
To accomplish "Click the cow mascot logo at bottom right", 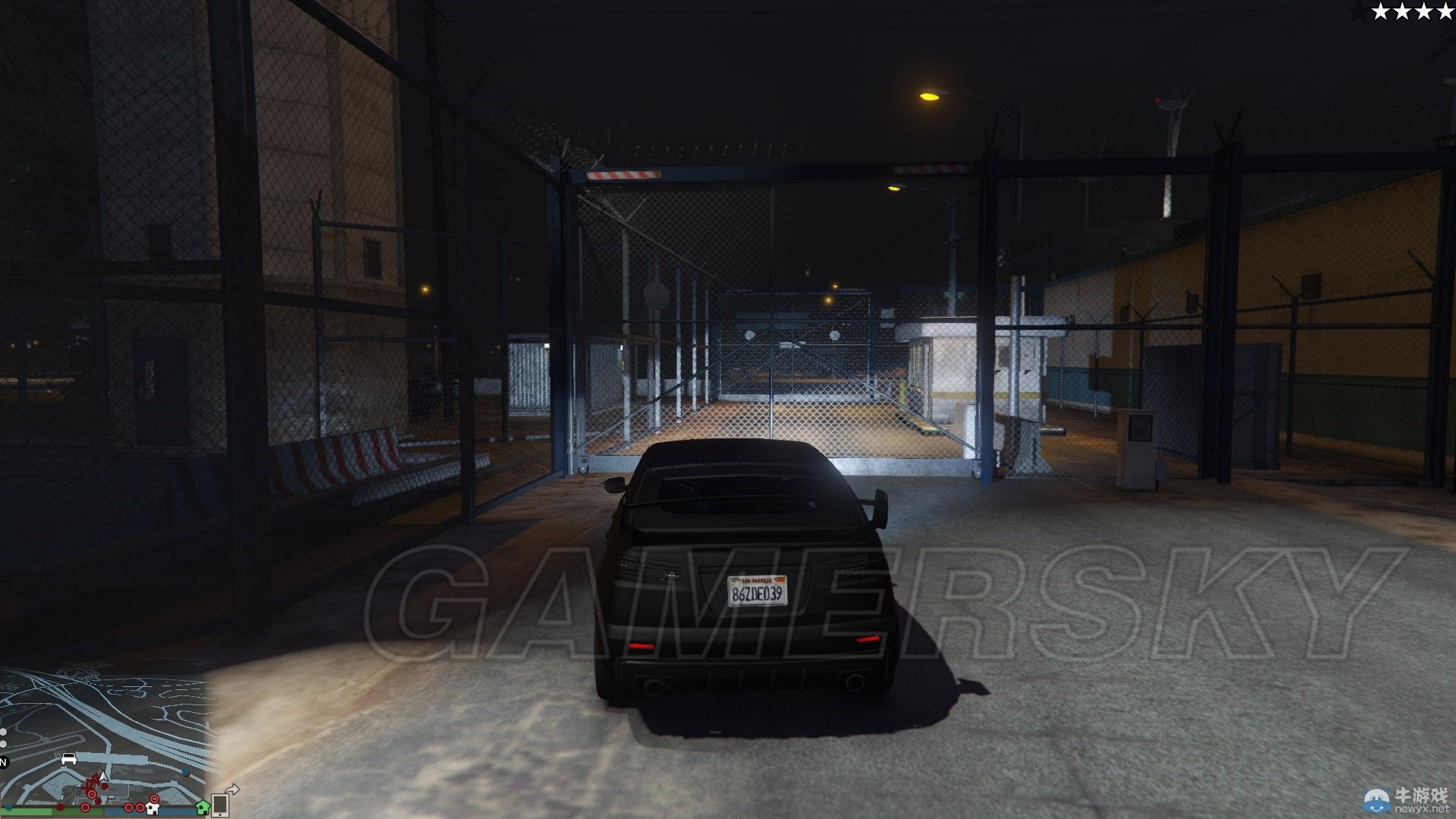I will pos(1376,800).
